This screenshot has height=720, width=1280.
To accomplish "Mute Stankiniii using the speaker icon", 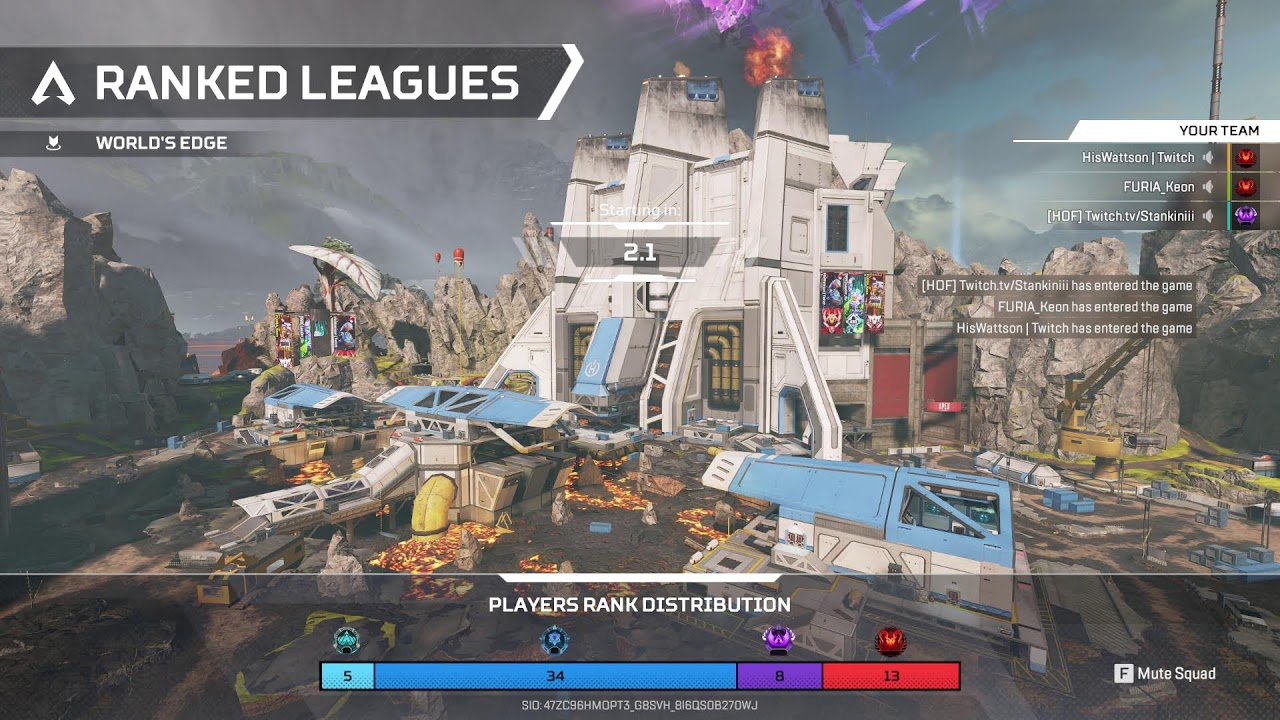I will click(1208, 216).
